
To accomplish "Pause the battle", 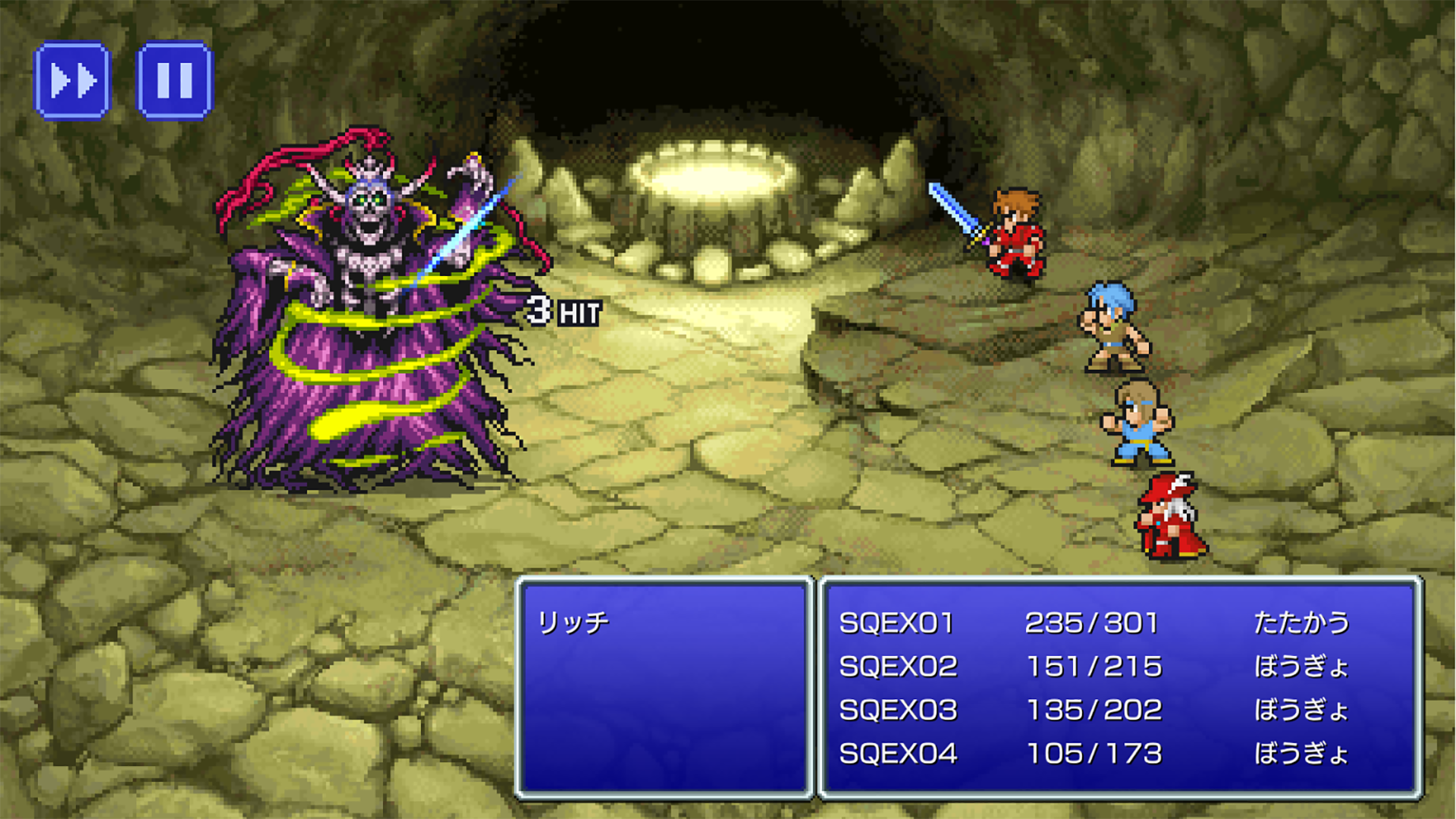I will click(174, 80).
